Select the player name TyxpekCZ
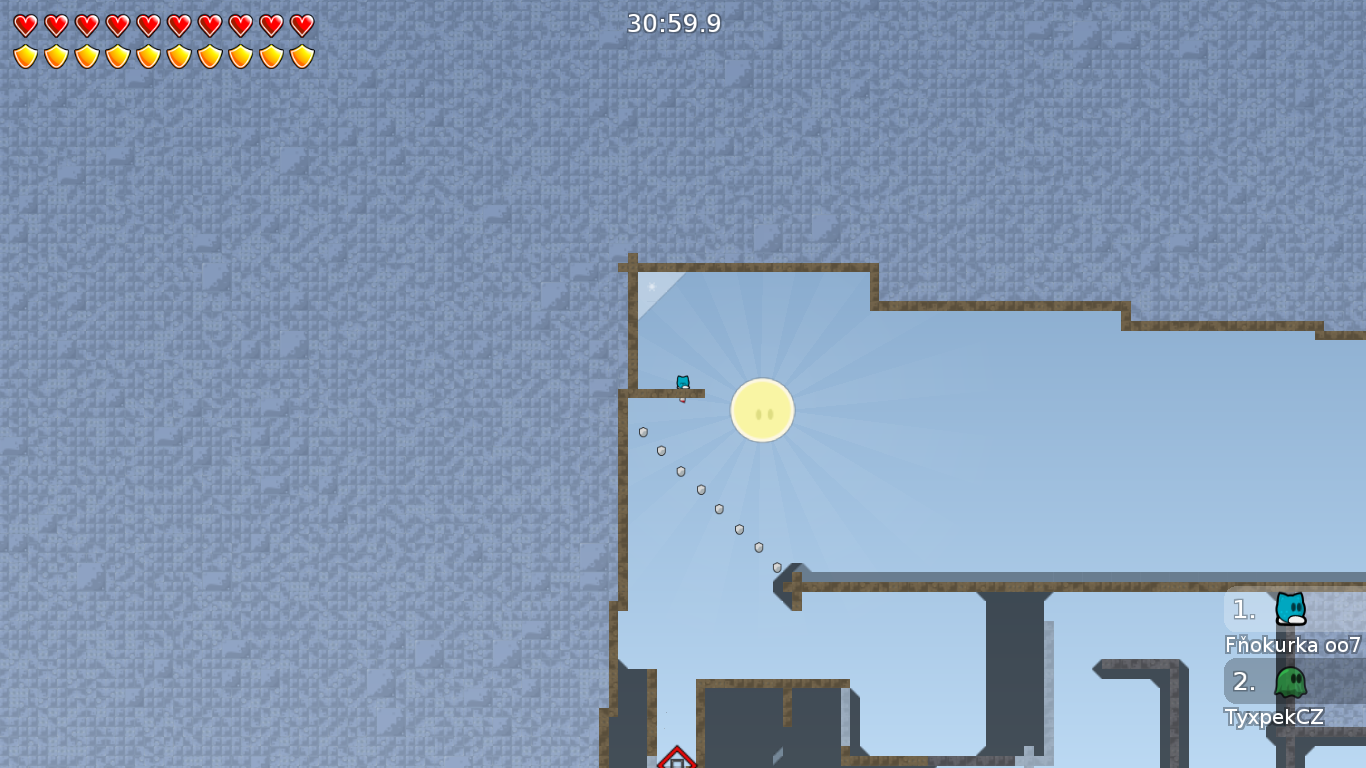The width and height of the screenshot is (1366, 768). click(x=1273, y=717)
